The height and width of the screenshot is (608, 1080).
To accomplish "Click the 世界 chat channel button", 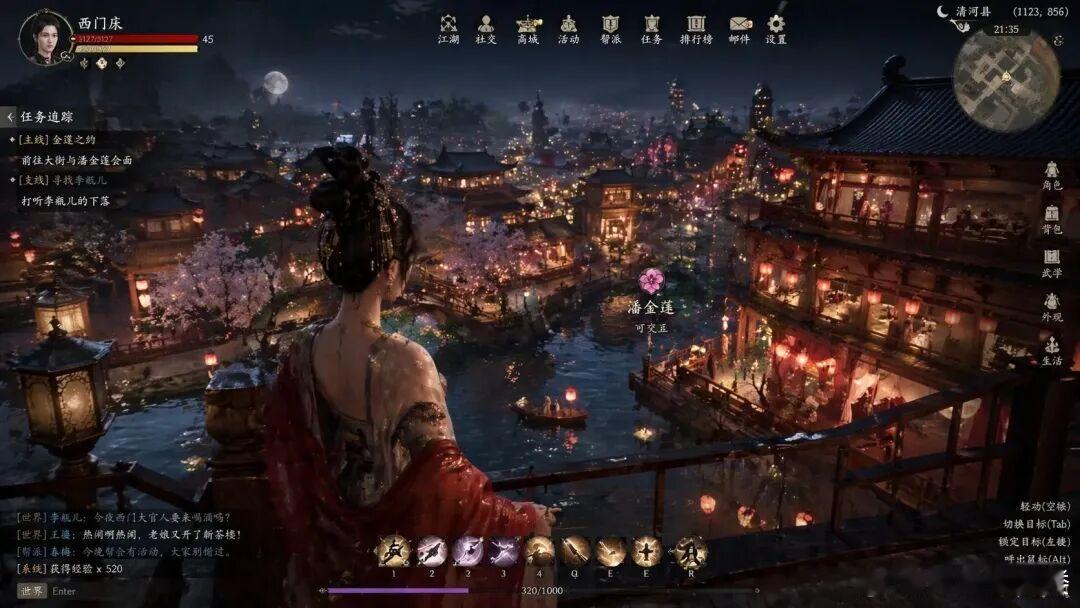I will [x=32, y=591].
